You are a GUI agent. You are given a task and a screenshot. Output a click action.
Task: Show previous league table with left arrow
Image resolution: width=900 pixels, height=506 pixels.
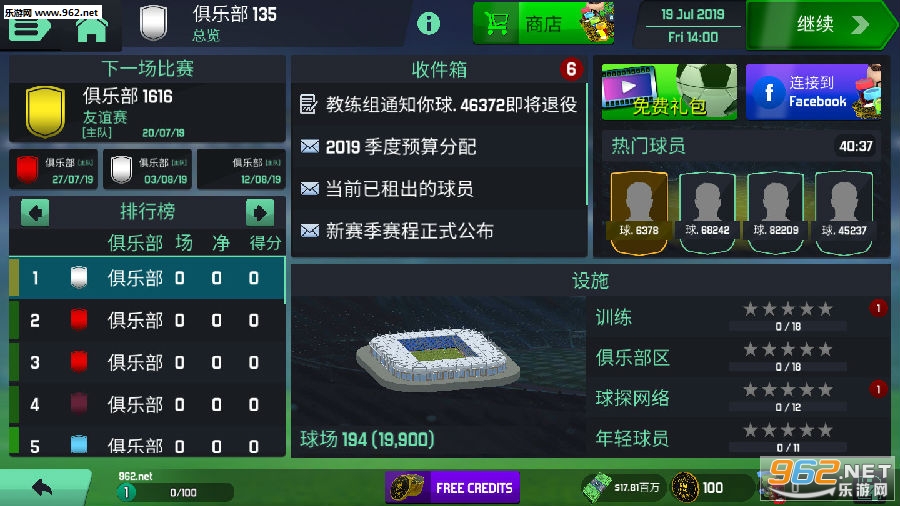coord(35,212)
